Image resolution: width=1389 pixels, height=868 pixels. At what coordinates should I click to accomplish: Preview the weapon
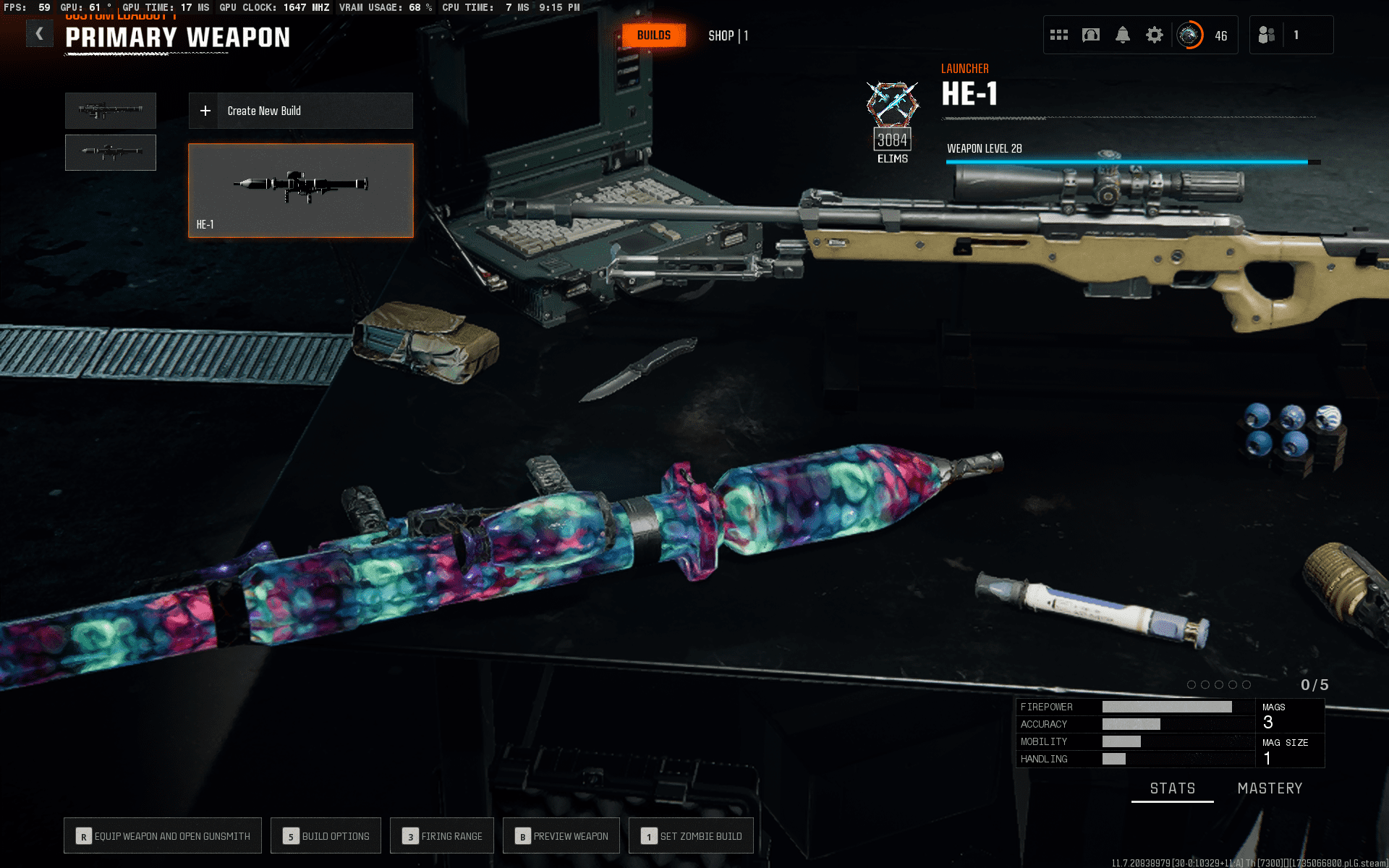(x=561, y=836)
